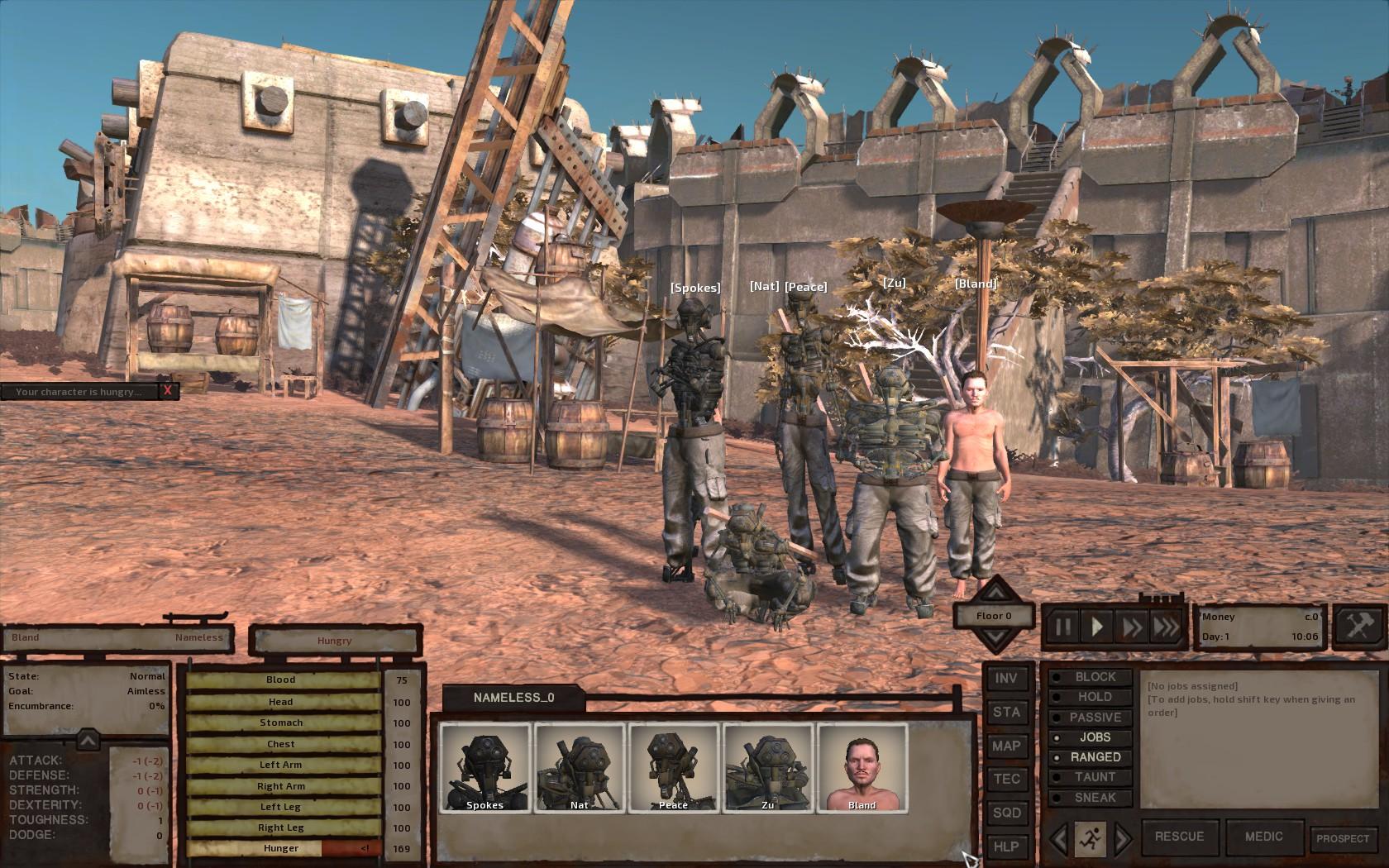Open the TEC research panel
The width and height of the screenshot is (1389, 868).
coord(1007,780)
